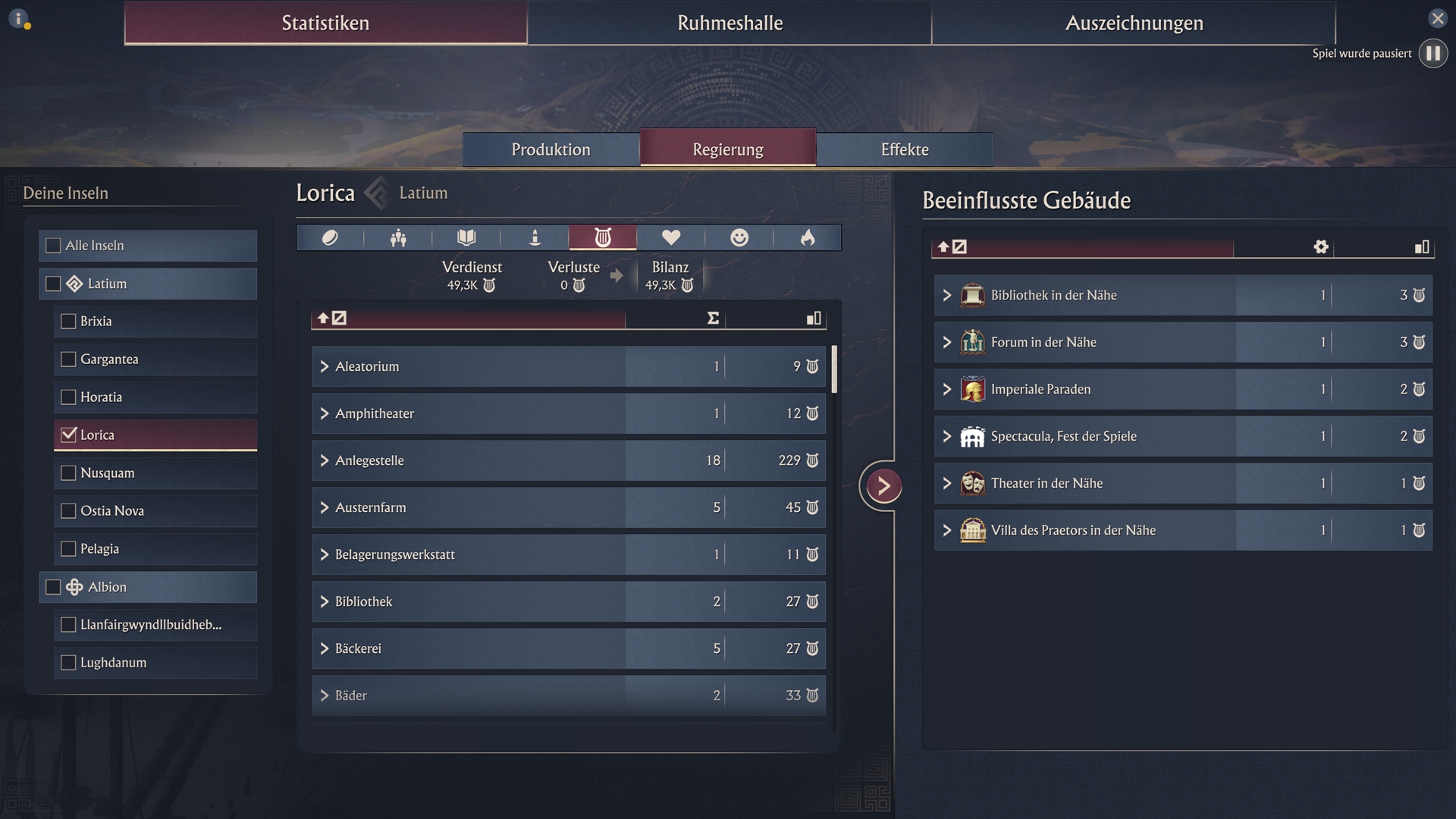Screen dimensions: 1456x819
Task: Tick the Alle Inseln checkbox
Action: coord(54,246)
